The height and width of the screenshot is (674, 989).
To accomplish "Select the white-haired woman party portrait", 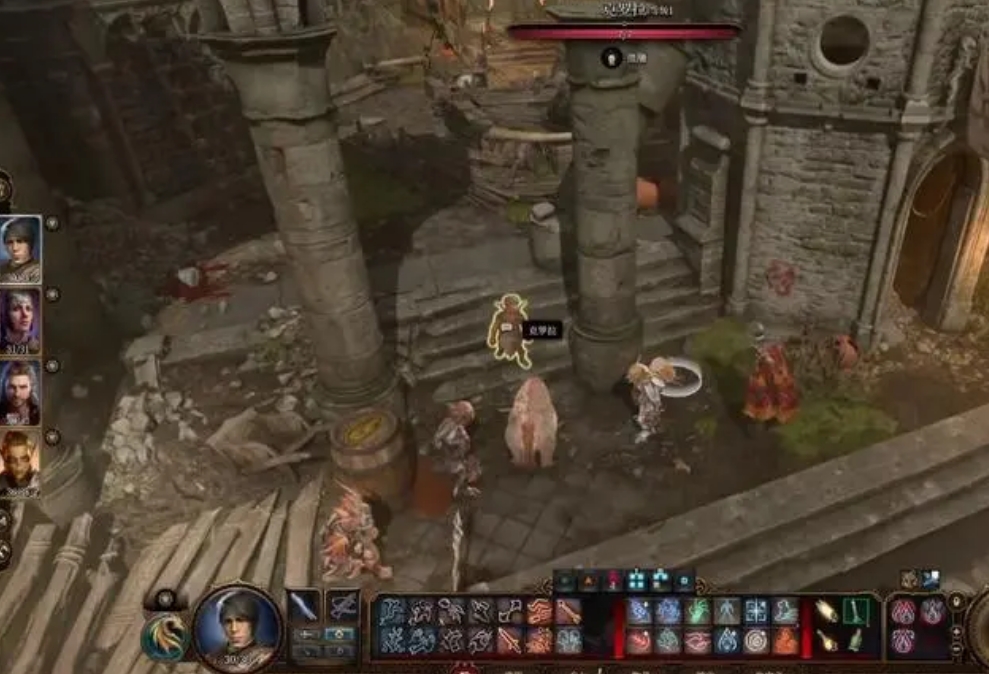I will click(20, 320).
